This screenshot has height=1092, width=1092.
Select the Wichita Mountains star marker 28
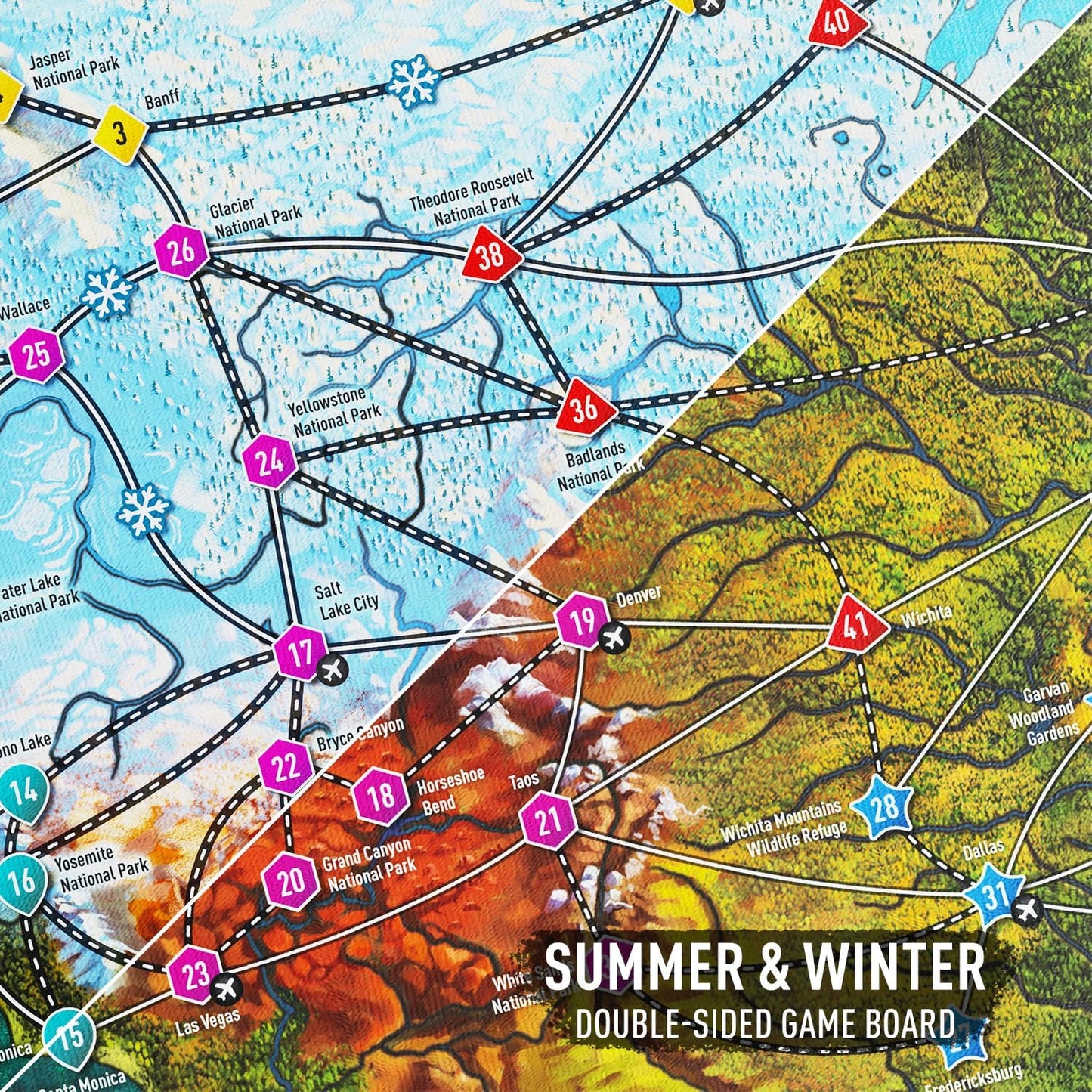coord(883,807)
